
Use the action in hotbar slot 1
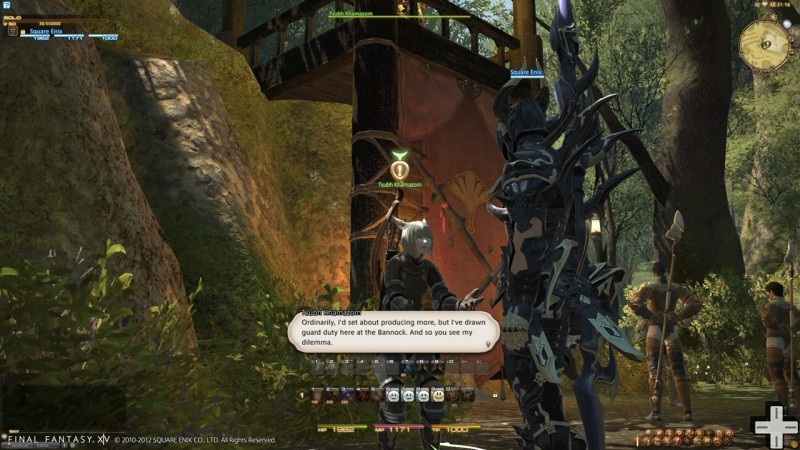317,395
